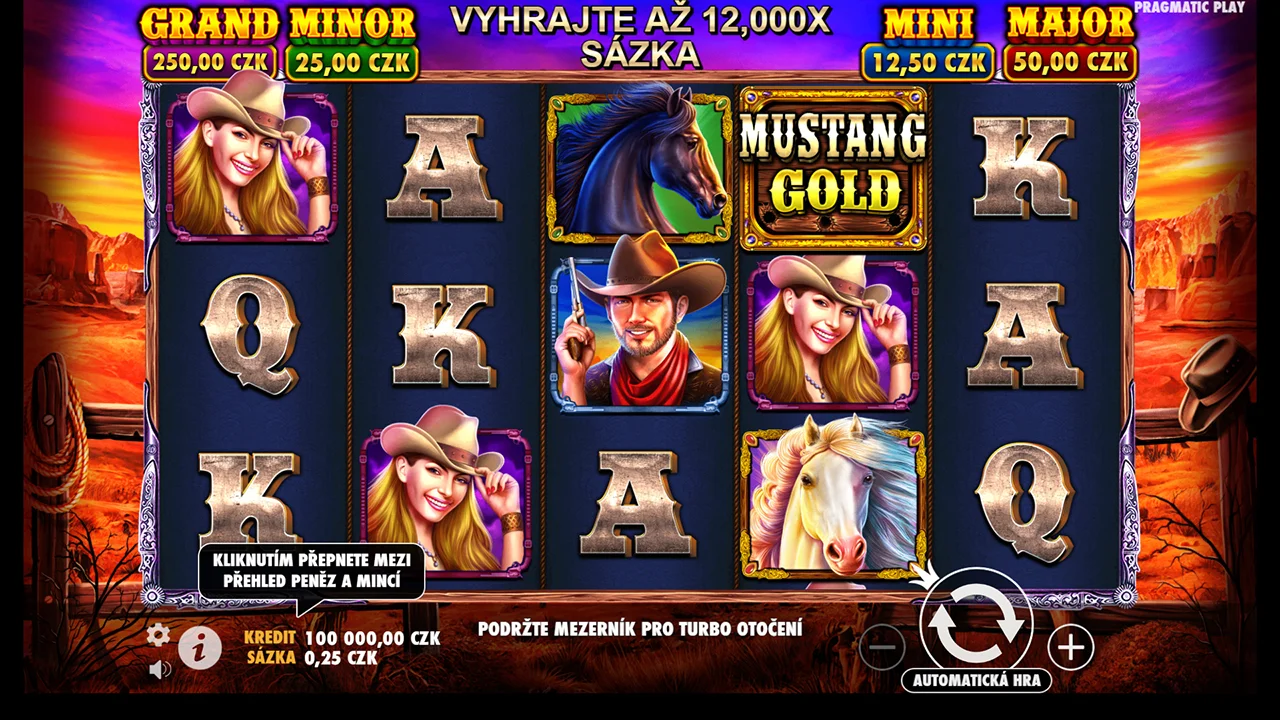Select the Minor jackpot 25,00 CZK badge

(x=351, y=62)
